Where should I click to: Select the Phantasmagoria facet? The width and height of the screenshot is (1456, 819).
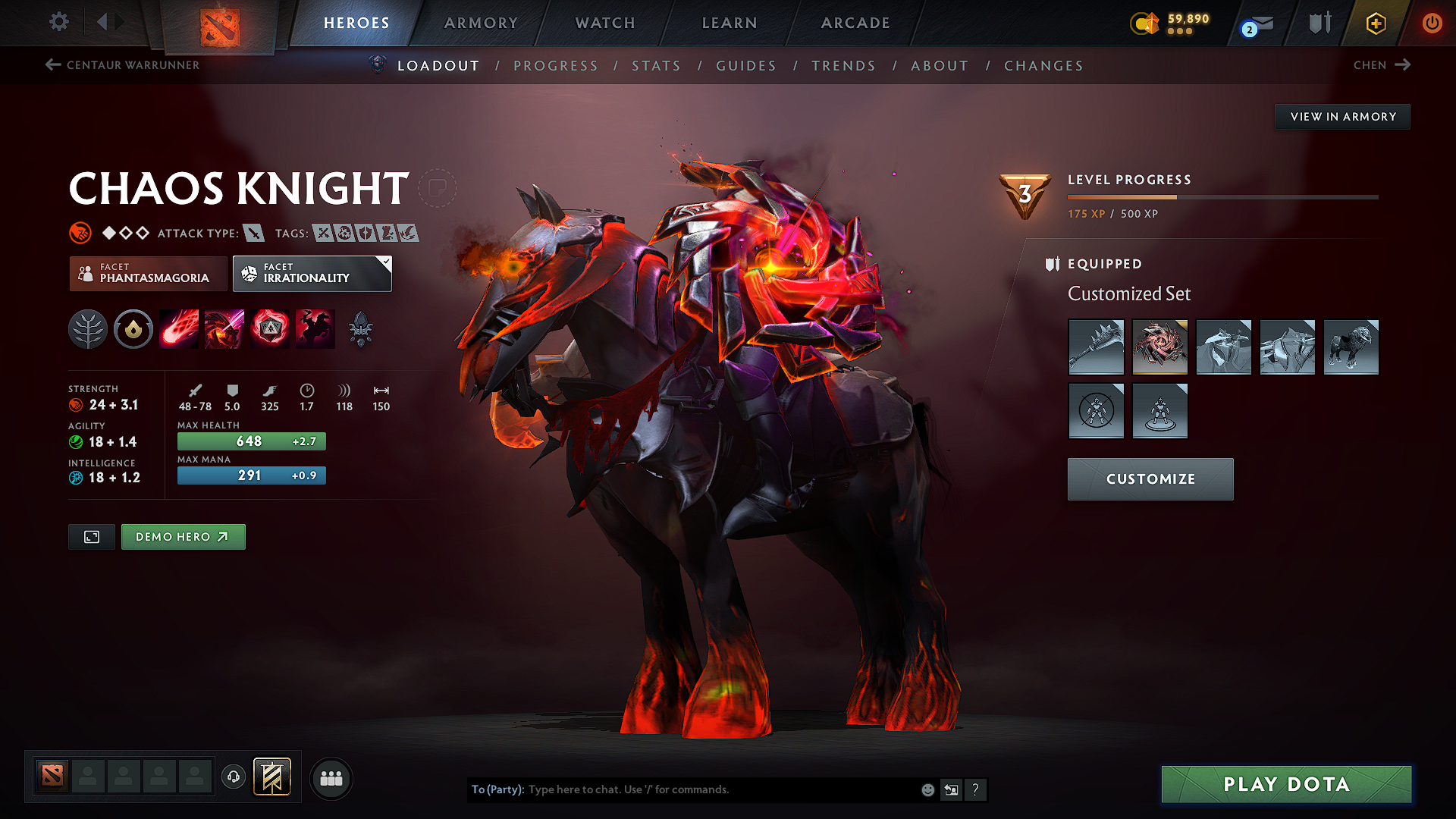148,274
